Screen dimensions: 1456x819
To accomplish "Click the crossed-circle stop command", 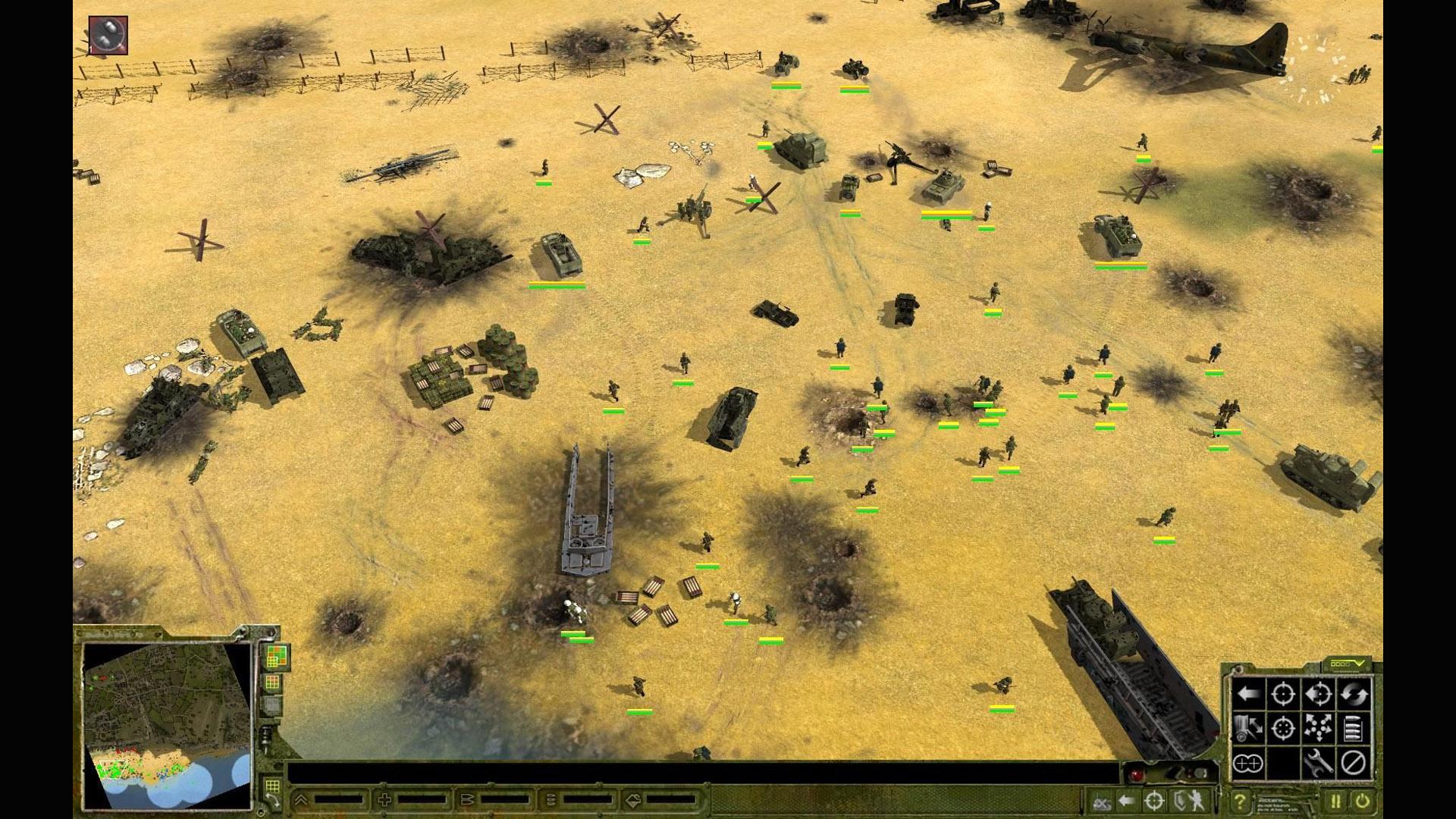I will click(x=1354, y=763).
